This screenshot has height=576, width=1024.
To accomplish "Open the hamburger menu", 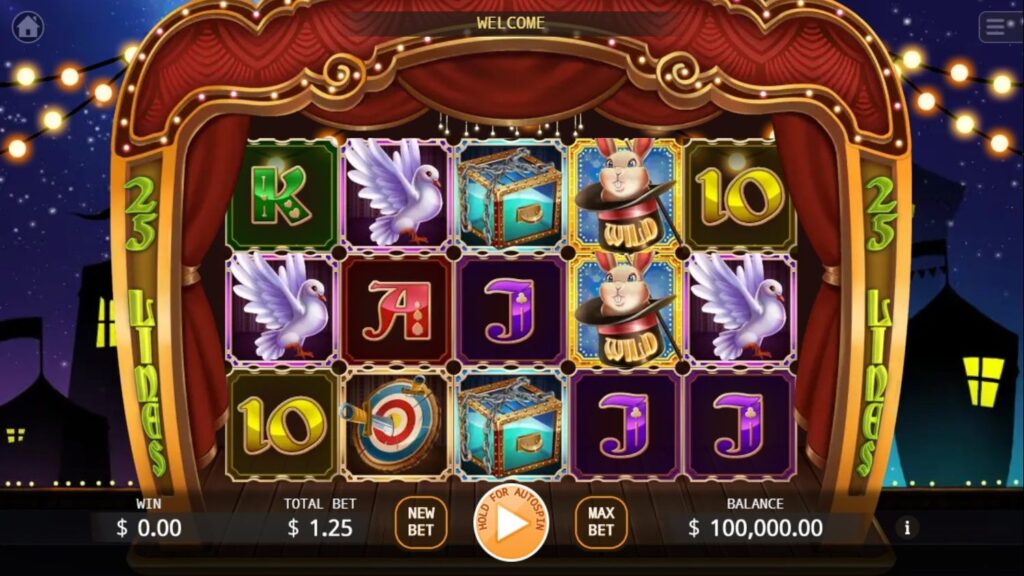I will click(999, 27).
